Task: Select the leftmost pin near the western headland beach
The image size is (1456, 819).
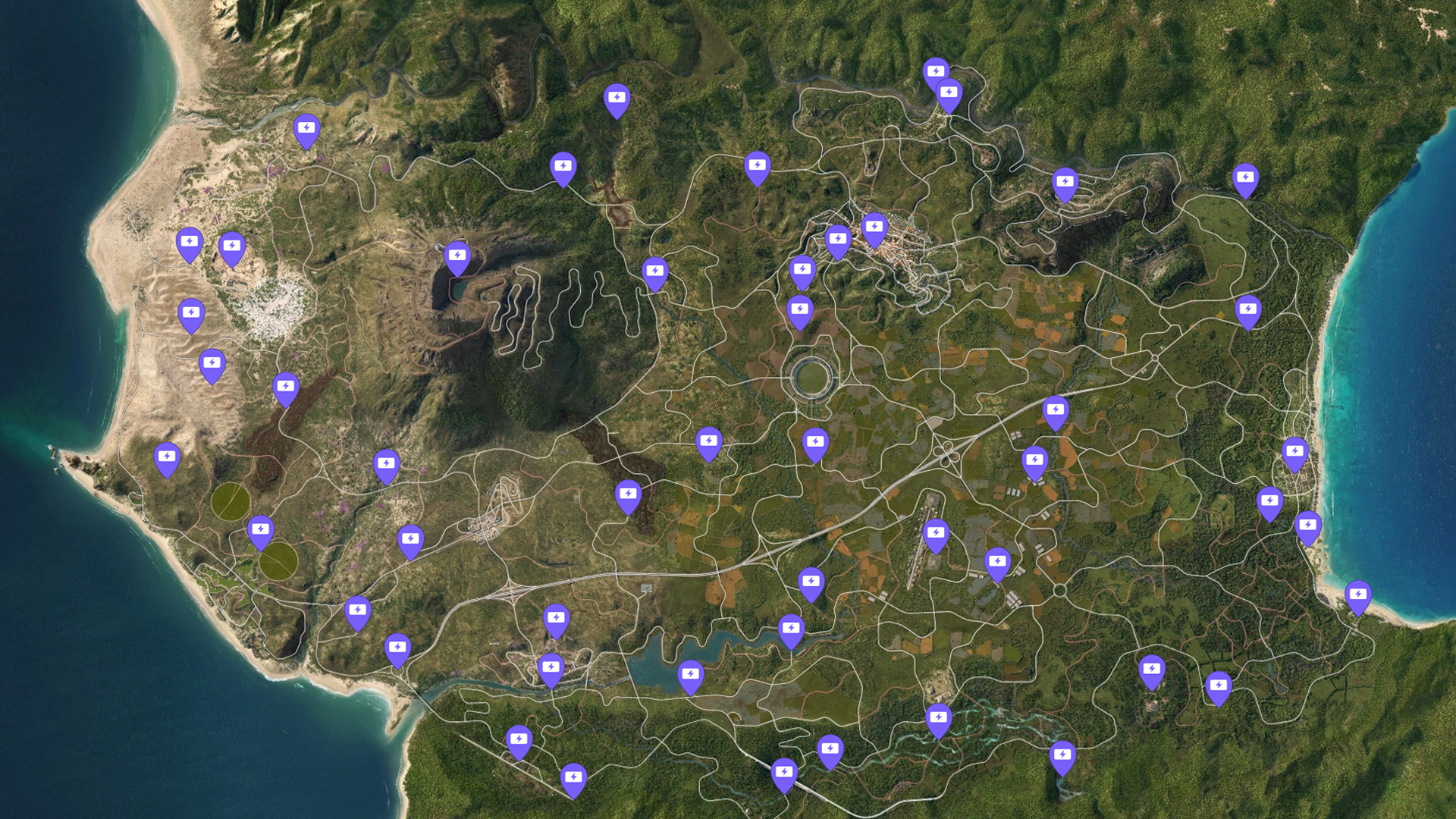Action: 165,455
